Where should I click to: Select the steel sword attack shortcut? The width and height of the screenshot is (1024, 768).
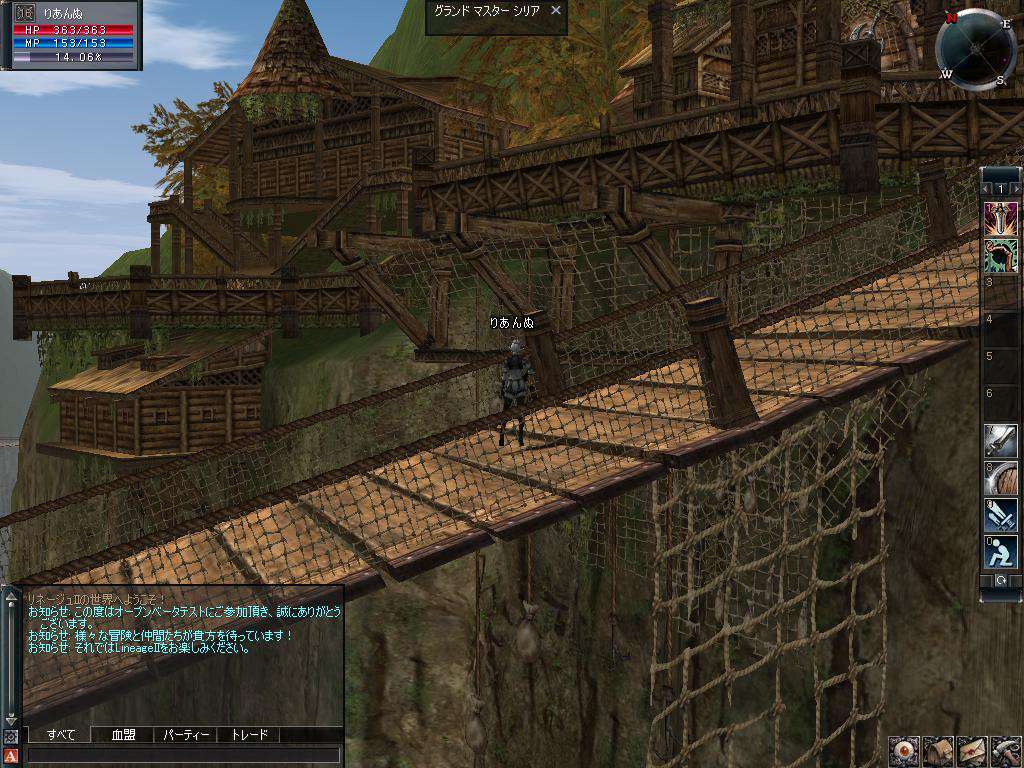[x=1001, y=440]
